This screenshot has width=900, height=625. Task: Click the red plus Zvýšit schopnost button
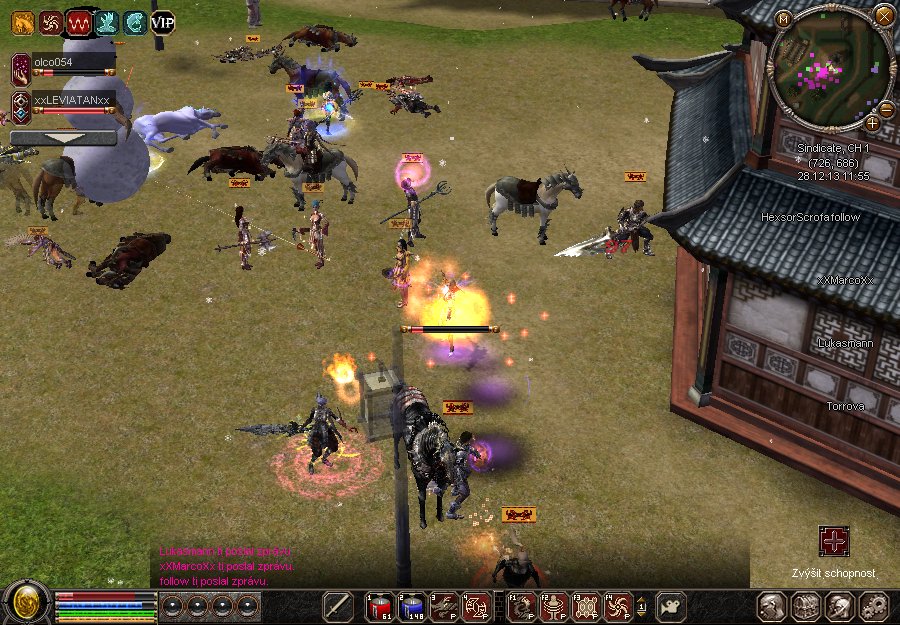pyautogui.click(x=833, y=542)
